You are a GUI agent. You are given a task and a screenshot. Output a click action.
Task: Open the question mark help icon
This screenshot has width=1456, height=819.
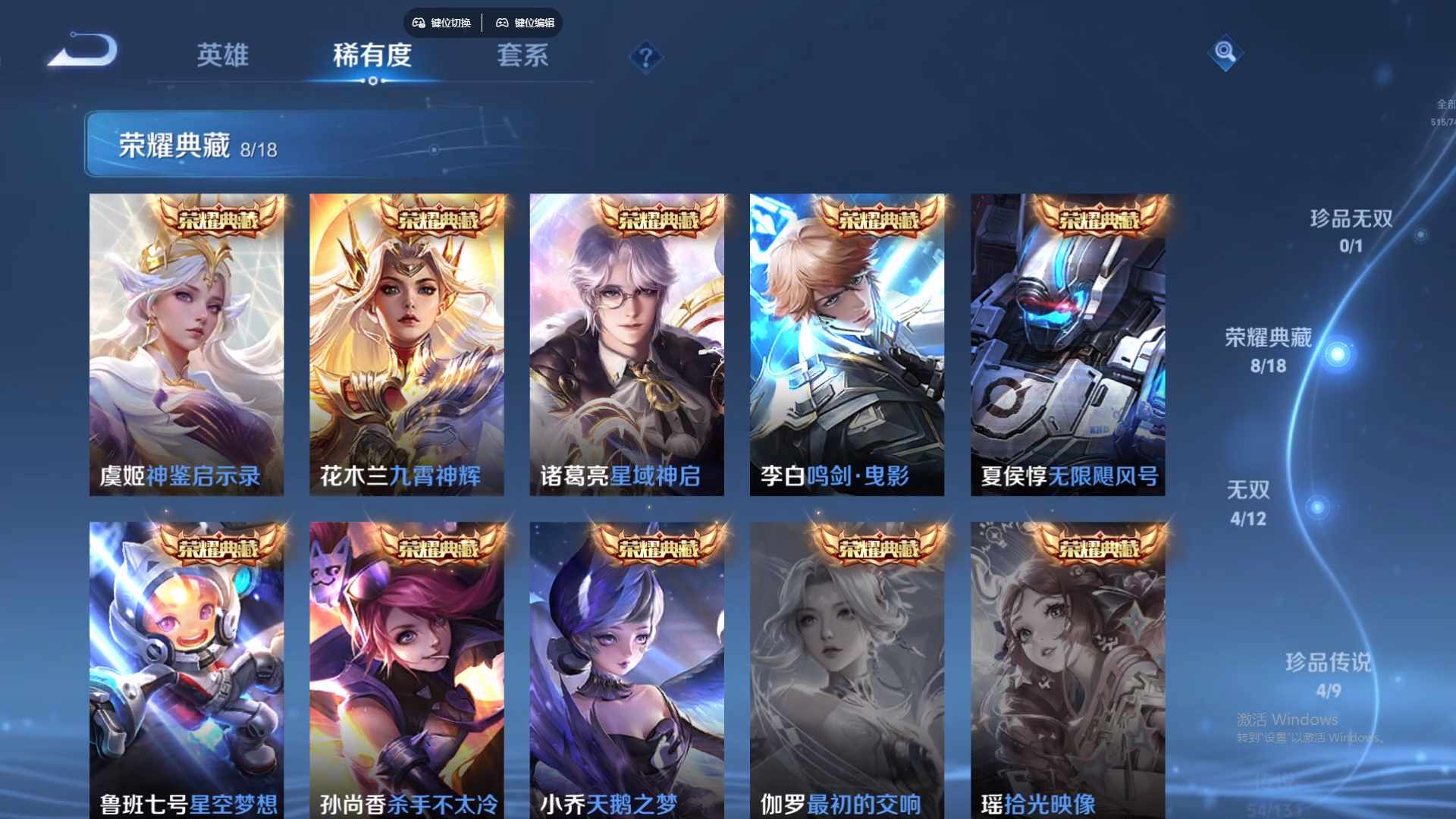click(646, 57)
